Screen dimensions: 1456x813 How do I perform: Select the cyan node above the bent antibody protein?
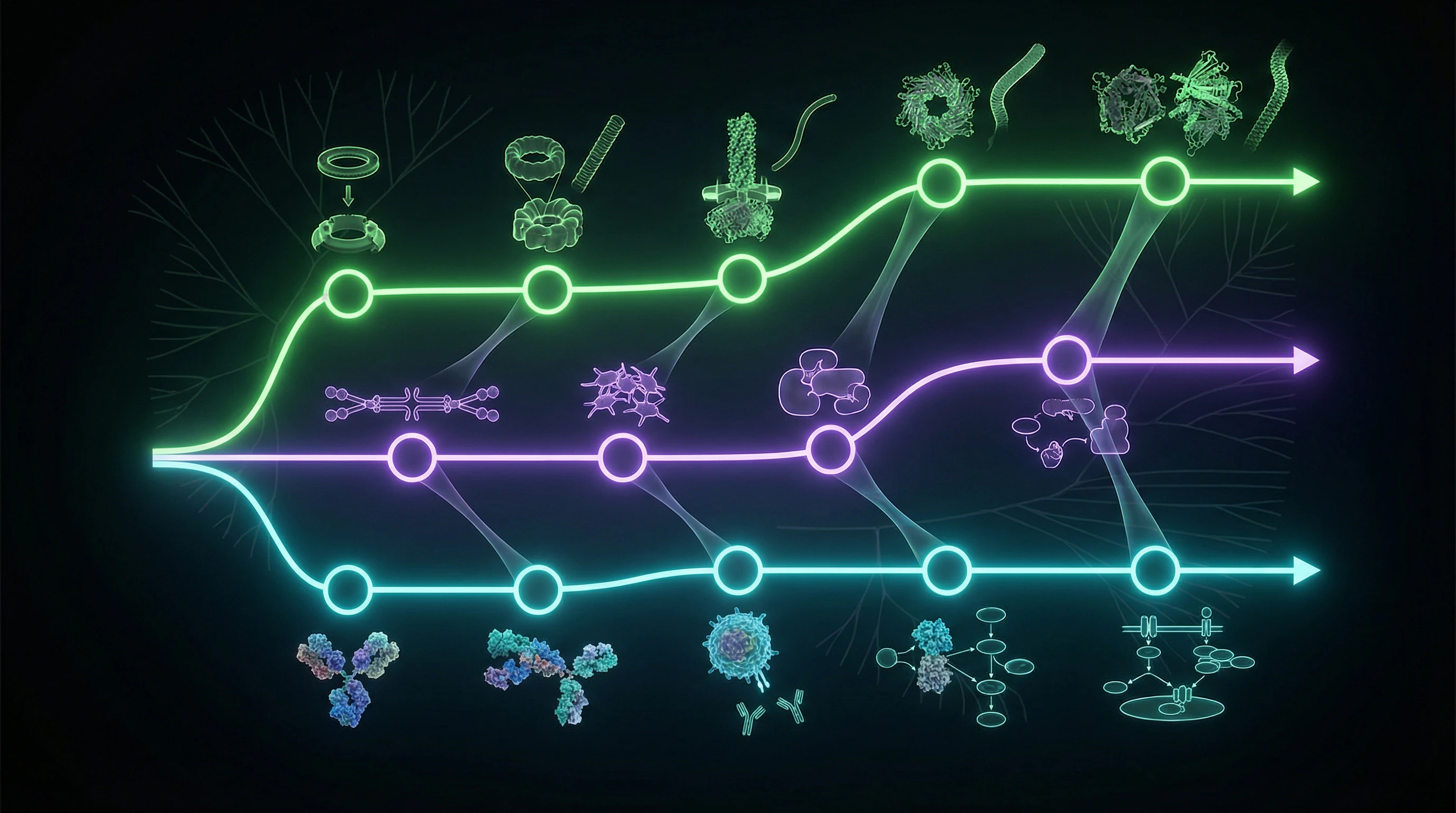[538, 589]
